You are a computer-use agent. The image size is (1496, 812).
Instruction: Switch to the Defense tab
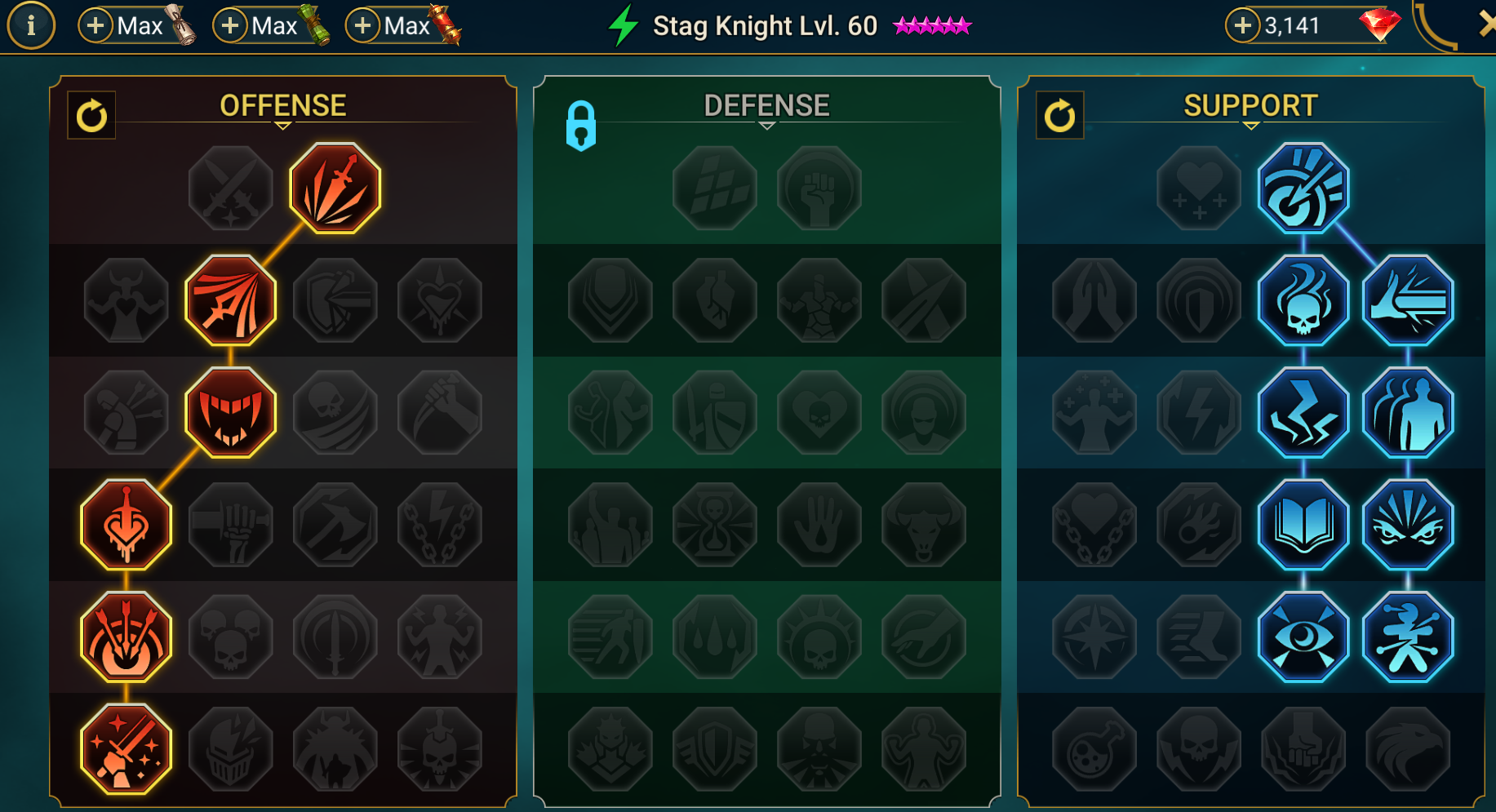click(766, 104)
